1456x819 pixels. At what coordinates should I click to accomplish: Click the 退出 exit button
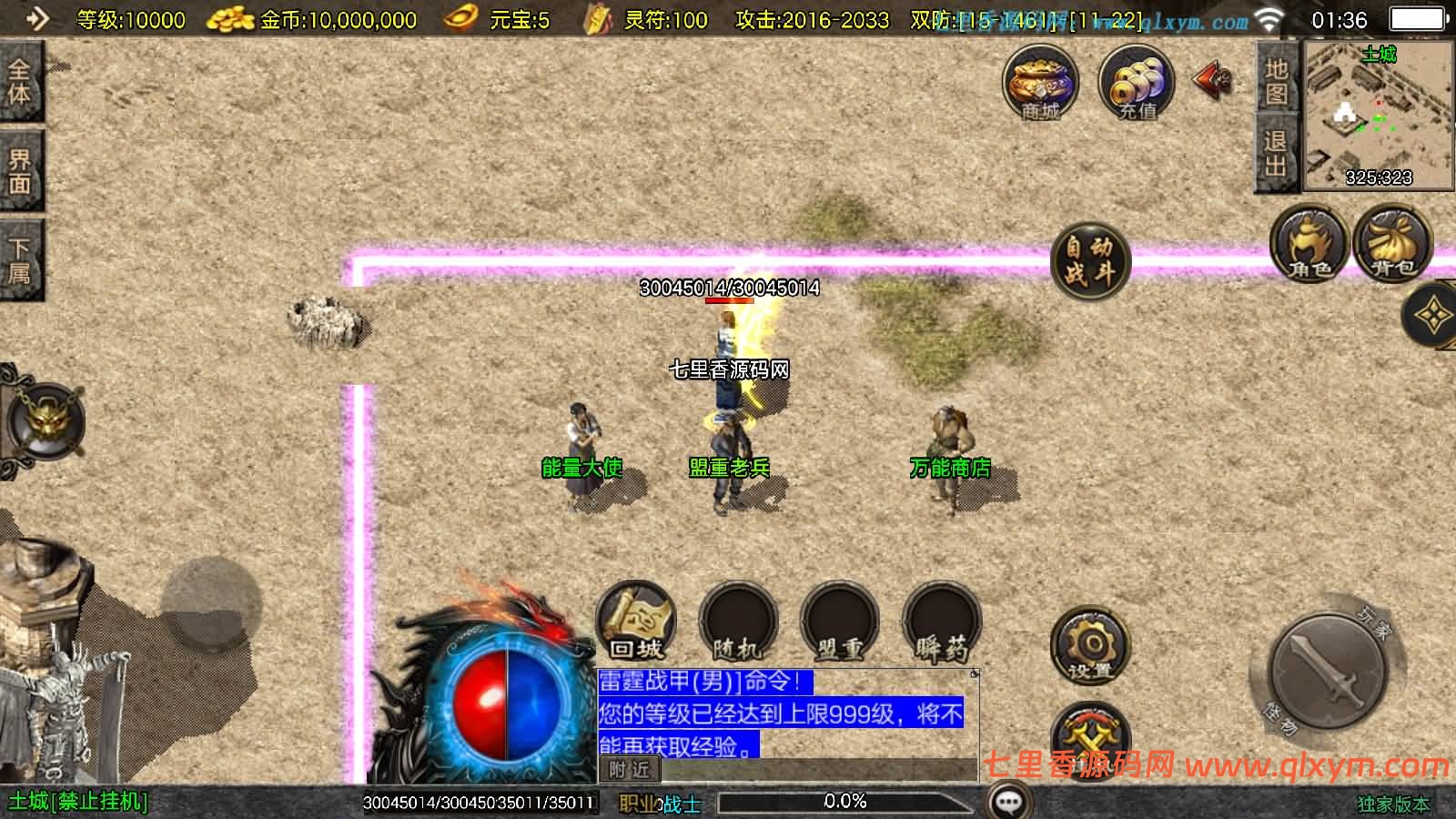(x=1276, y=153)
